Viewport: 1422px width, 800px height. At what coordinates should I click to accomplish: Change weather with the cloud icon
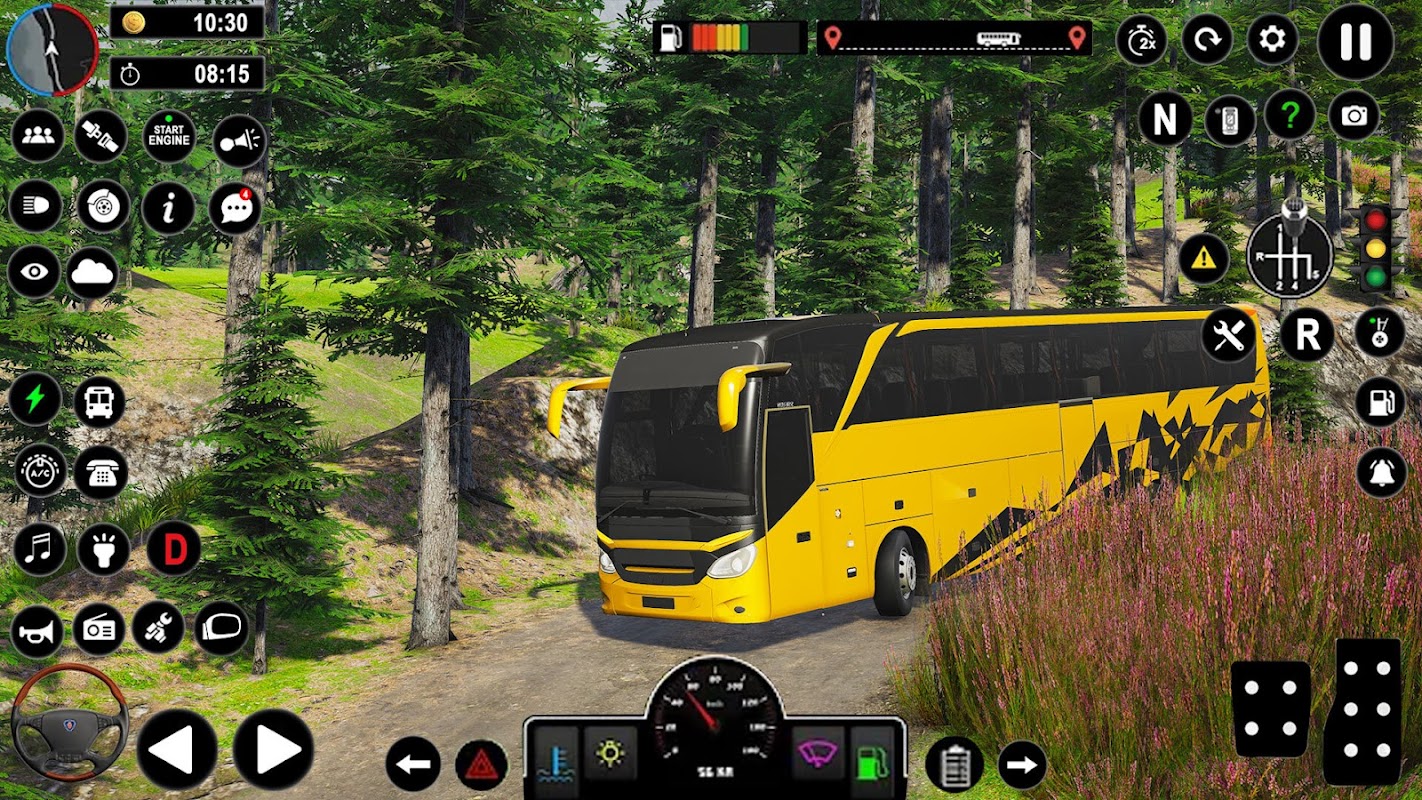pyautogui.click(x=93, y=273)
